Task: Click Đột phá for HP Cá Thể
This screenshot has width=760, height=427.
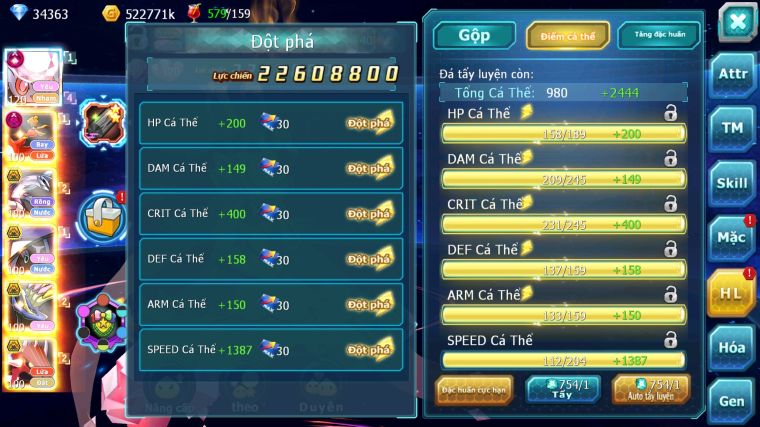Action: coord(369,122)
